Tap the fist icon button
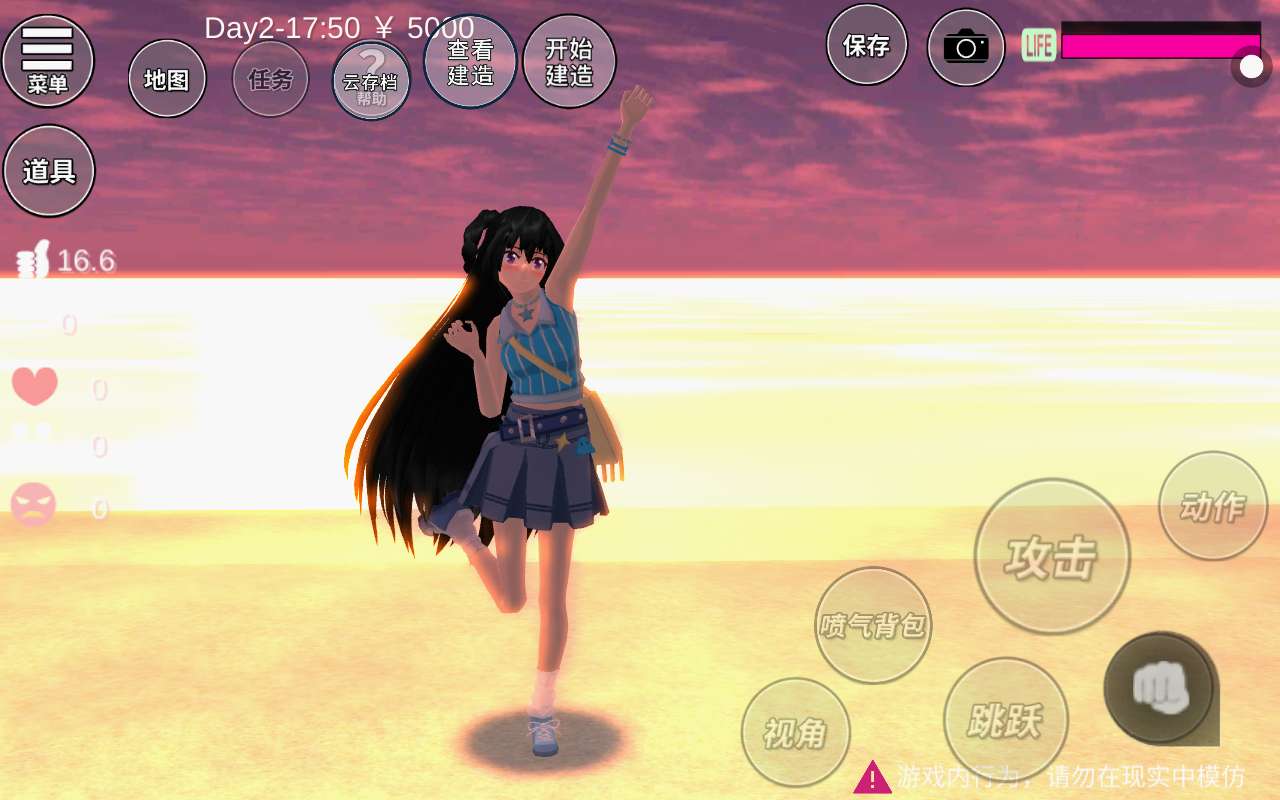Screen dimensions: 1280x800 (x=1160, y=688)
